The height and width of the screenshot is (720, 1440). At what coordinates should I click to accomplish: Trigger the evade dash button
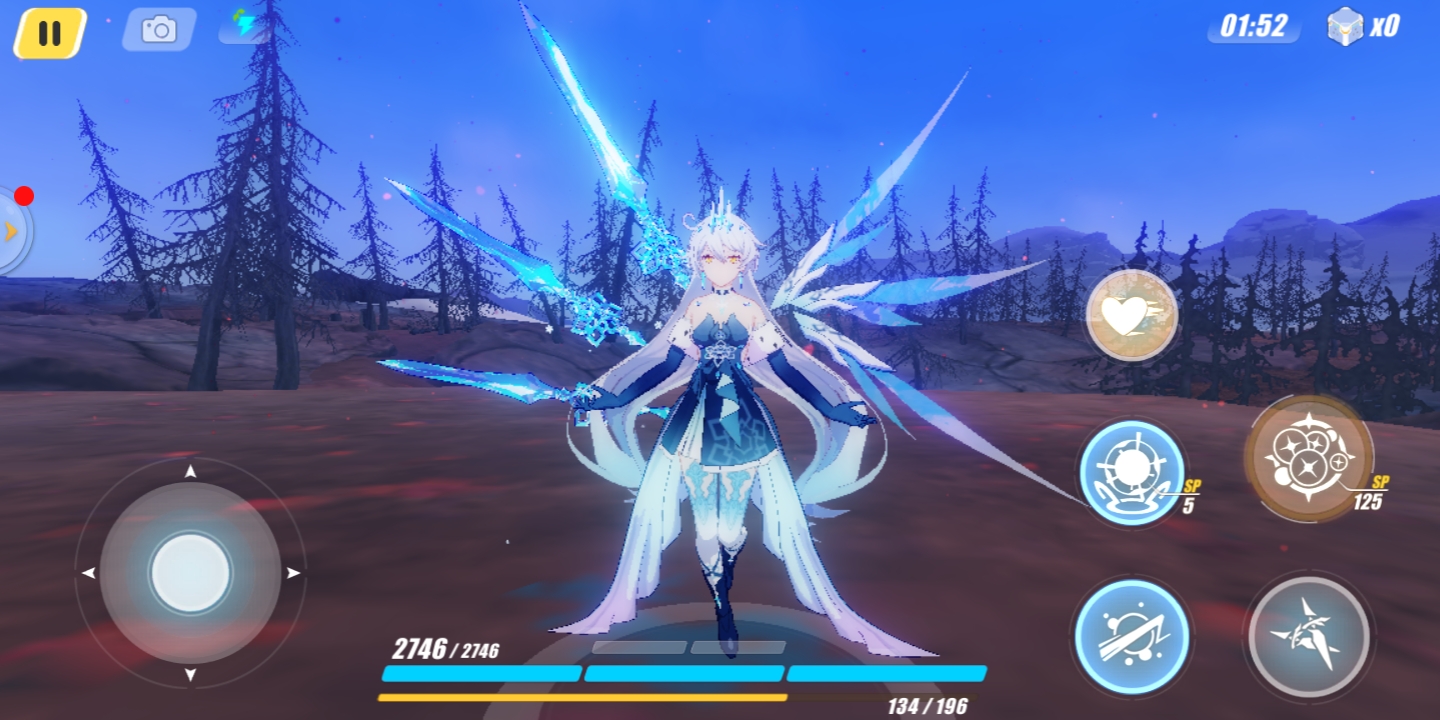click(x=1132, y=636)
